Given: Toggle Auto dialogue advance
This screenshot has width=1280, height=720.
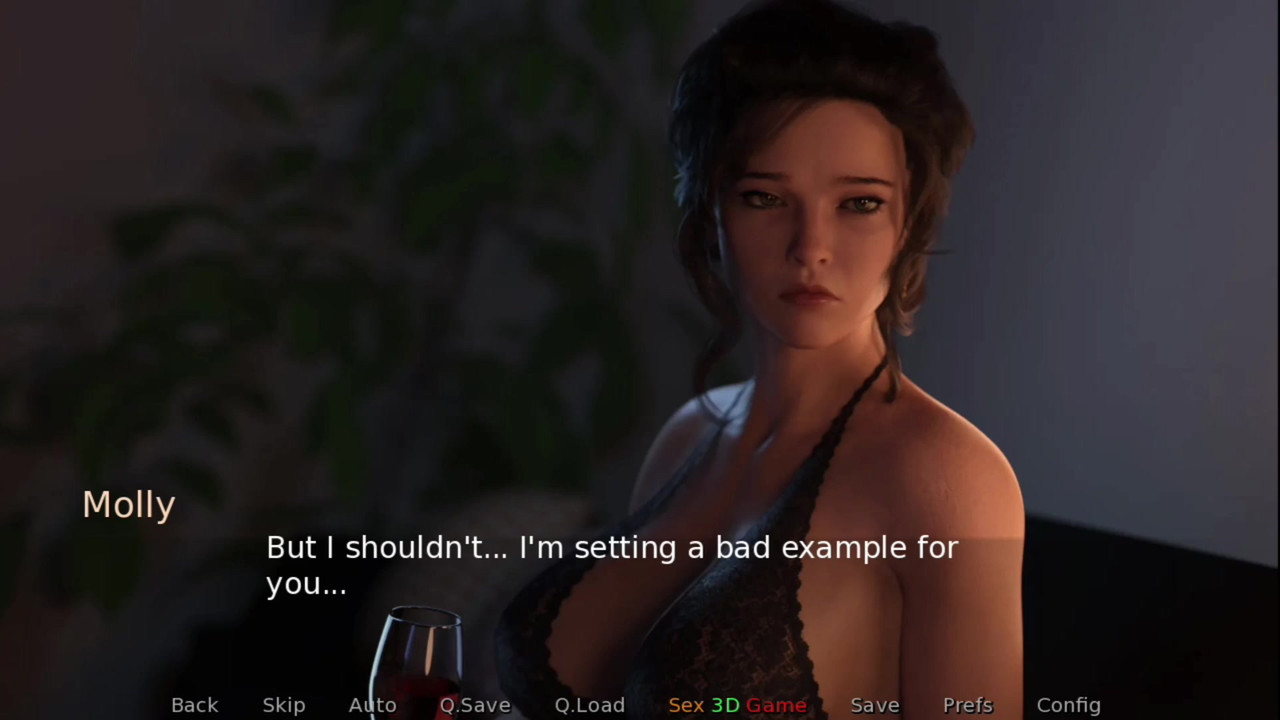Looking at the screenshot, I should (372, 705).
